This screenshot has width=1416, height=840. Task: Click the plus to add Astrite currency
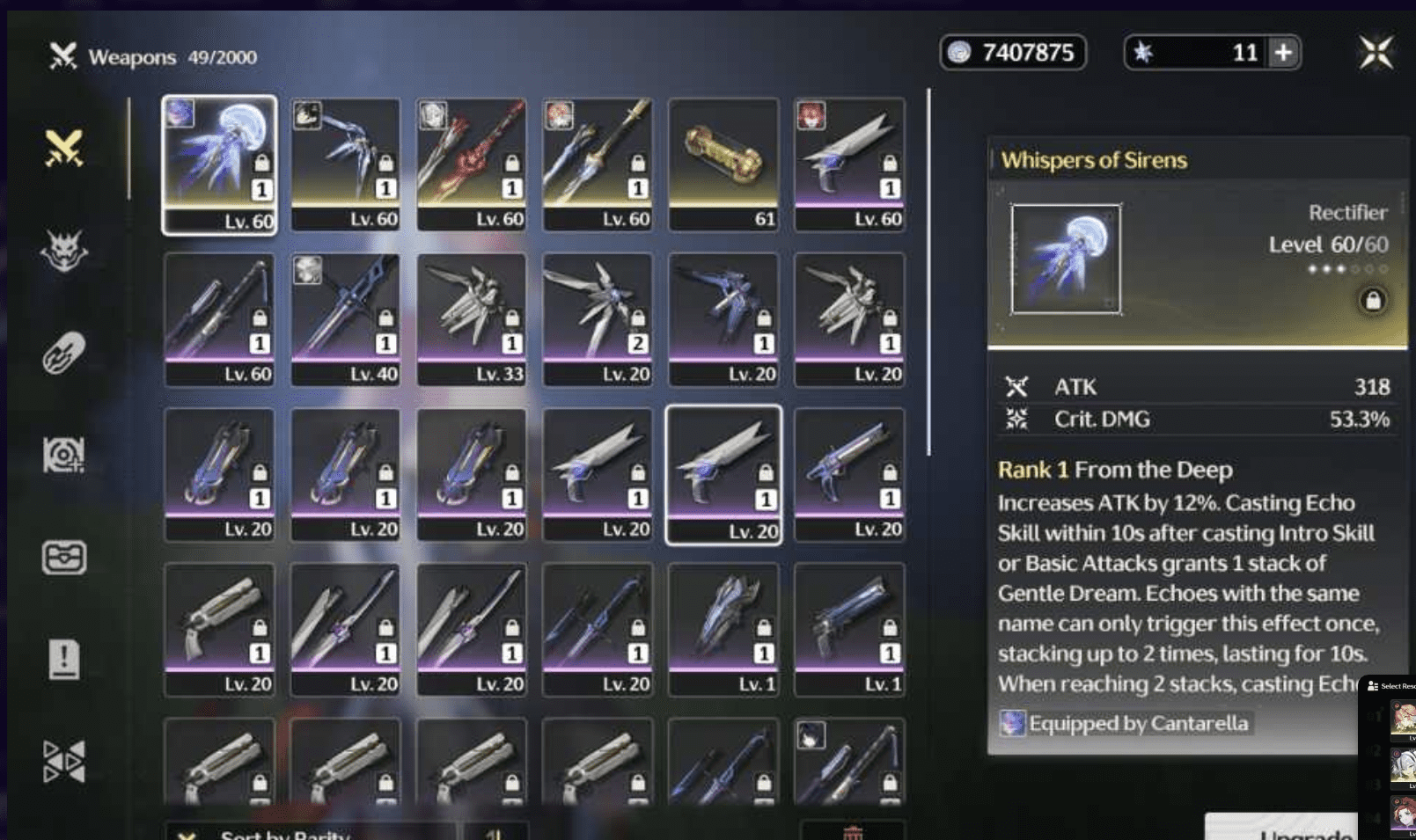(1283, 53)
